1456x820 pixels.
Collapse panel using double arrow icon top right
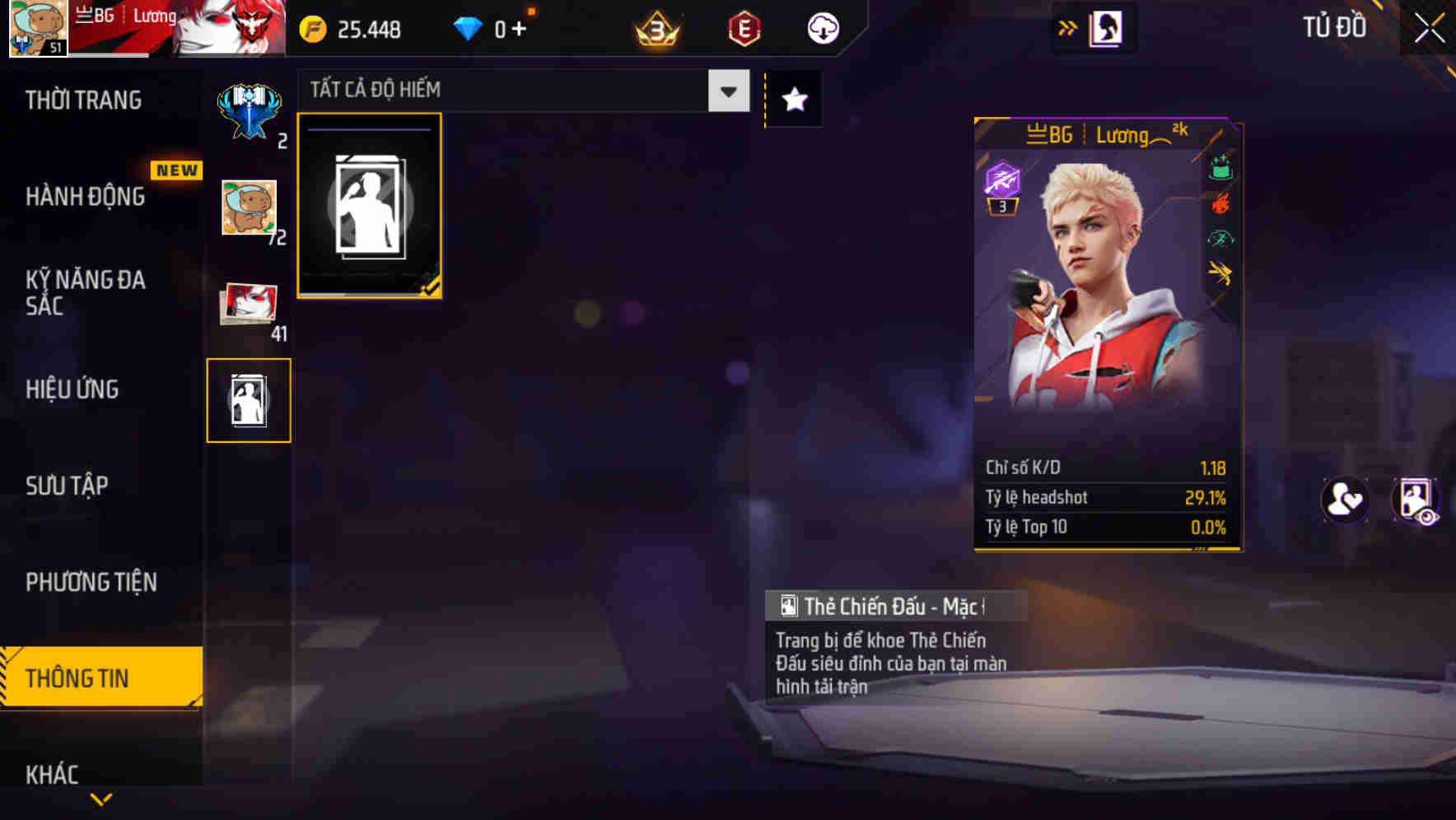point(1068,27)
